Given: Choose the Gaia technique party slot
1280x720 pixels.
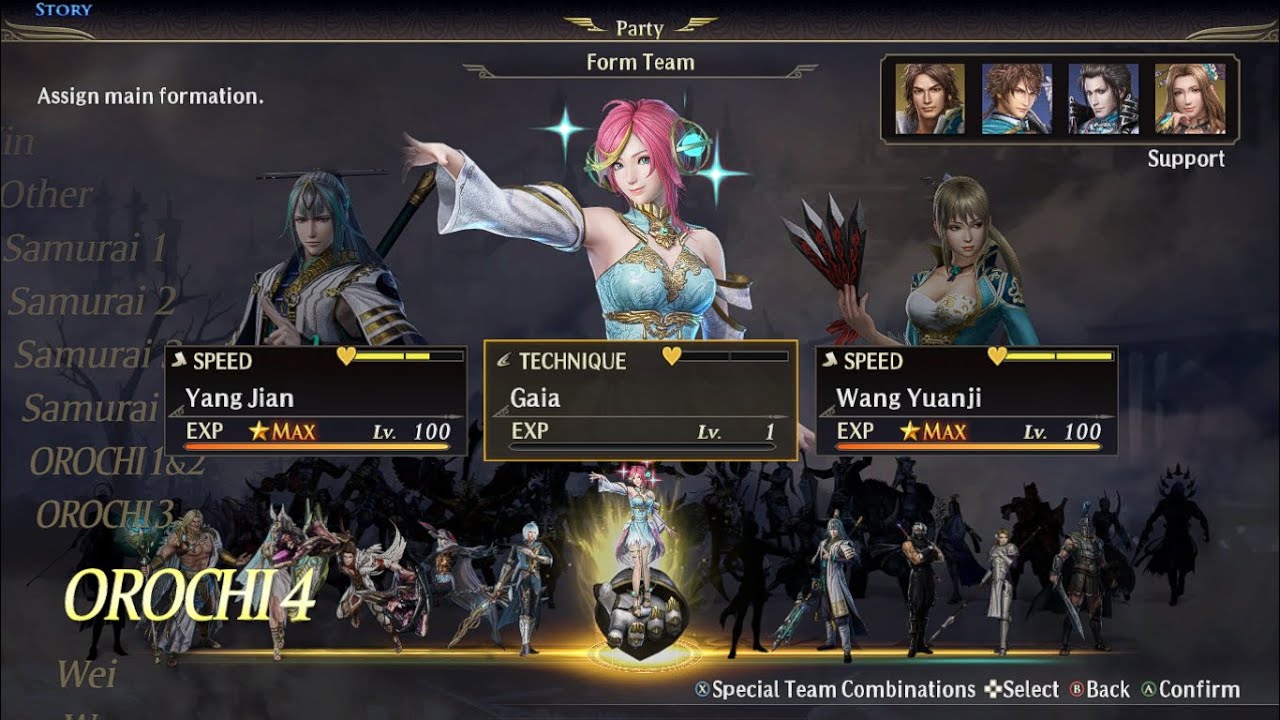Looking at the screenshot, I should pyautogui.click(x=640, y=400).
